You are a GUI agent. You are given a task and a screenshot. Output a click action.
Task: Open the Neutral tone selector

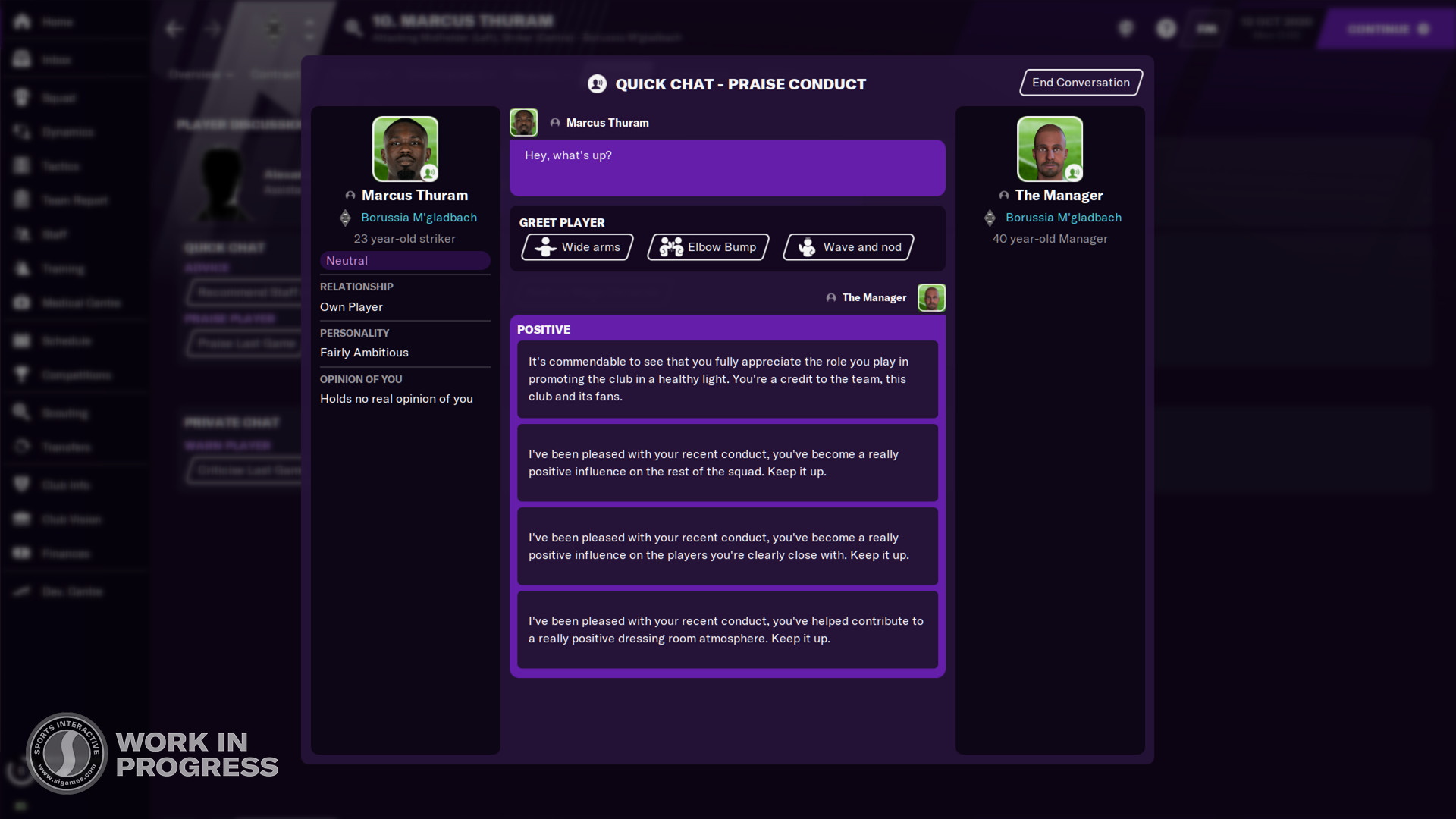point(404,260)
